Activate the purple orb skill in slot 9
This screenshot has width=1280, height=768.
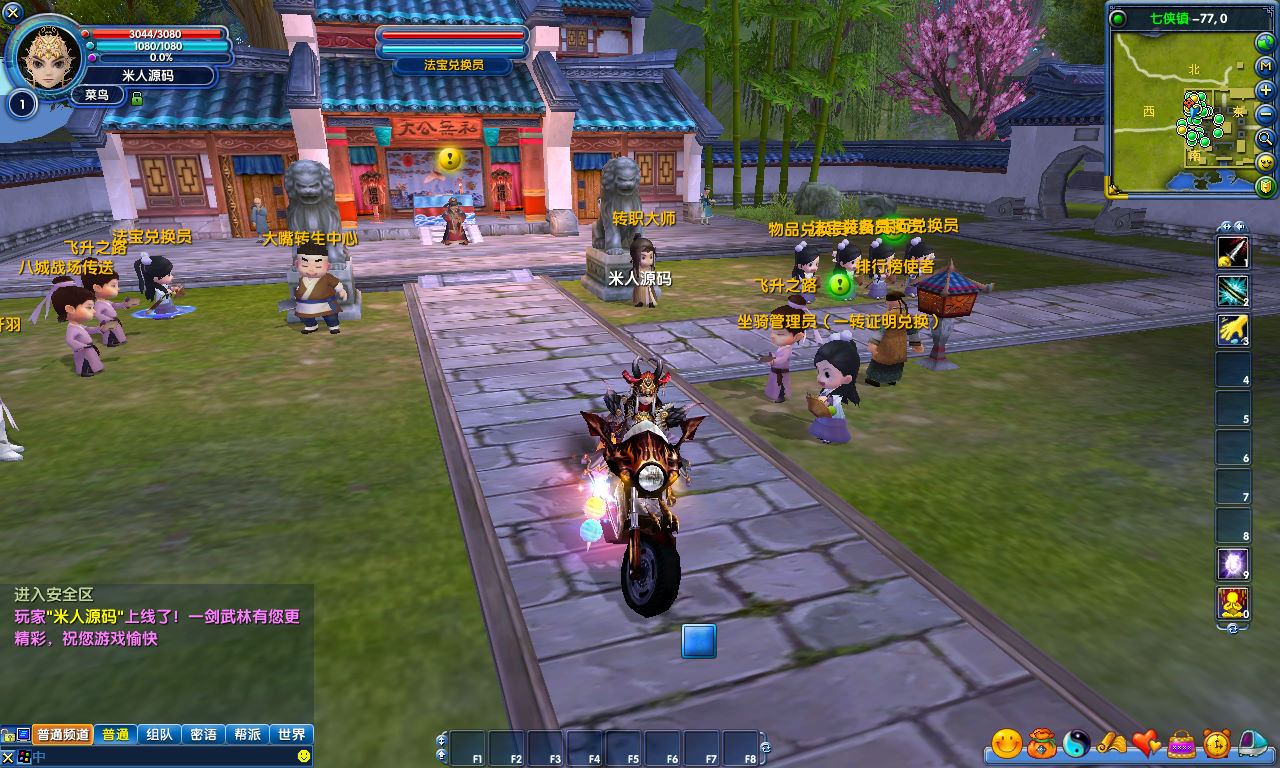[x=1232, y=564]
